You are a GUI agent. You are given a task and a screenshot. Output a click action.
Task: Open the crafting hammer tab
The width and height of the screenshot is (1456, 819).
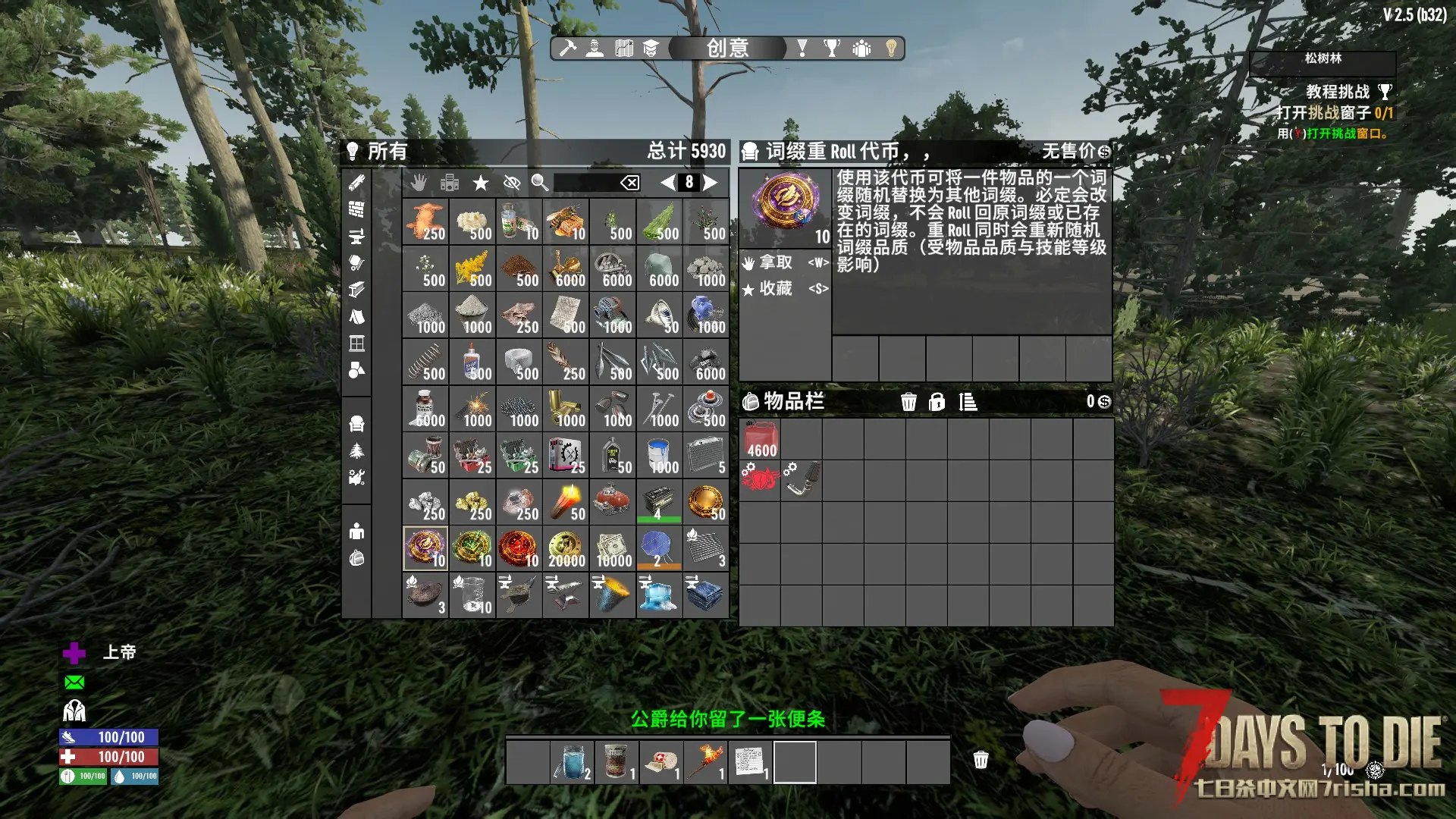(567, 49)
